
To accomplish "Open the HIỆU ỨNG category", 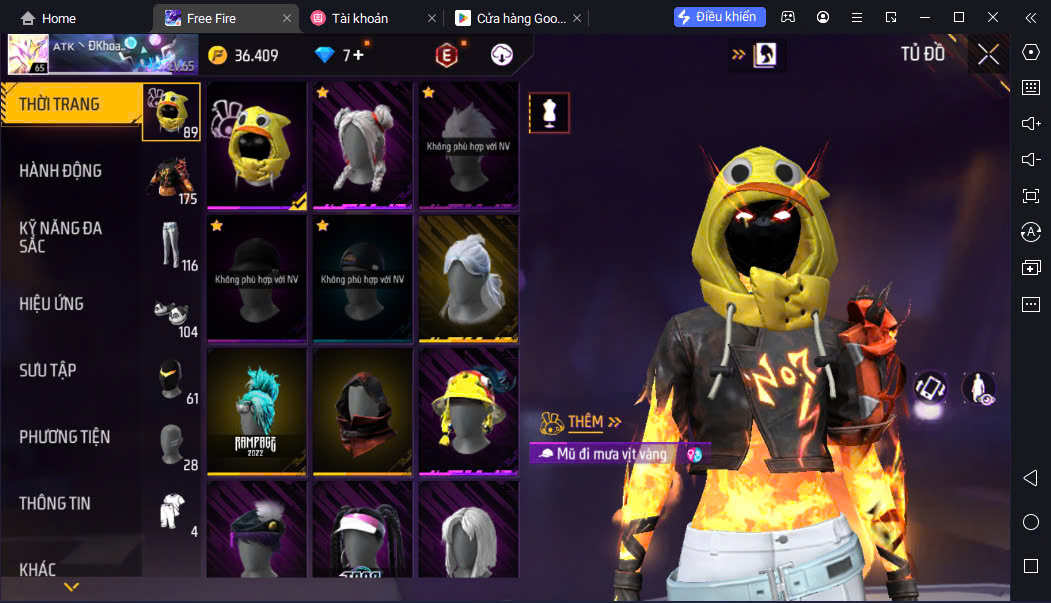I will click(52, 304).
